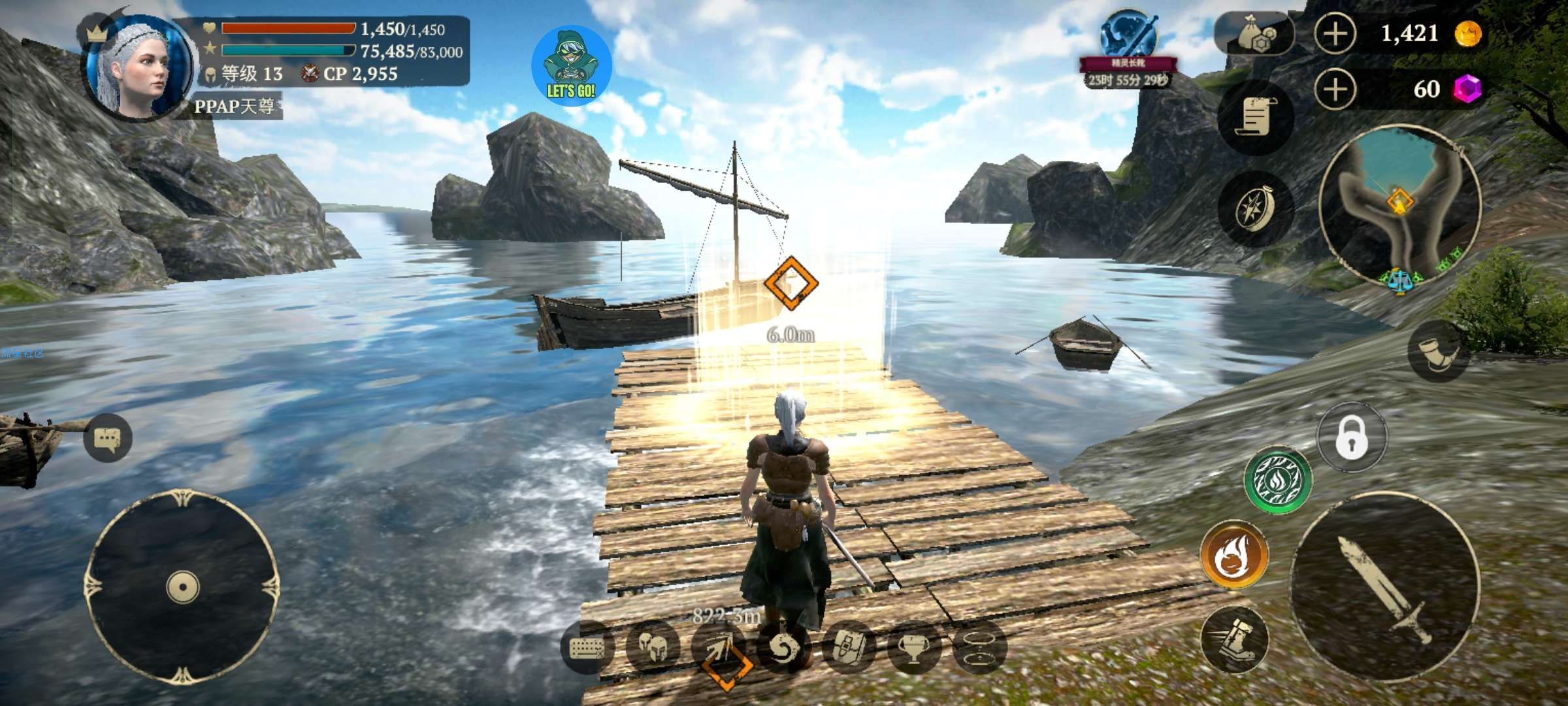Open the trophy achievements menu
This screenshot has height=706, width=1568.
coord(913,647)
